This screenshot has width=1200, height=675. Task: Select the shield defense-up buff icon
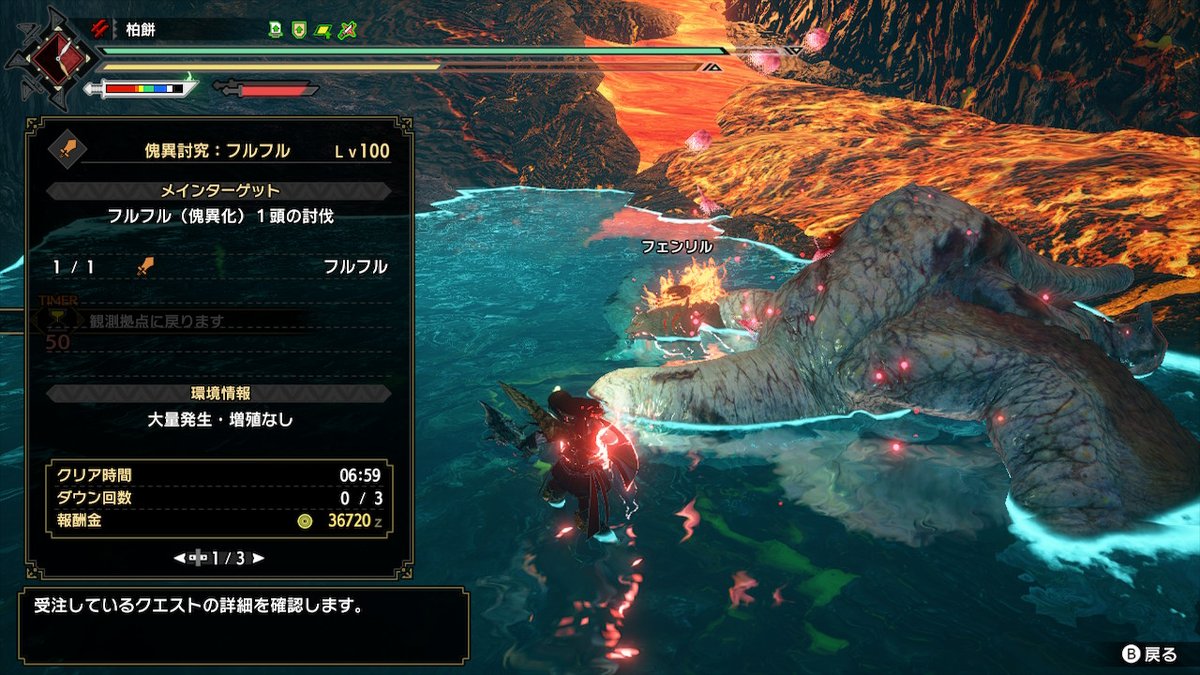[298, 30]
